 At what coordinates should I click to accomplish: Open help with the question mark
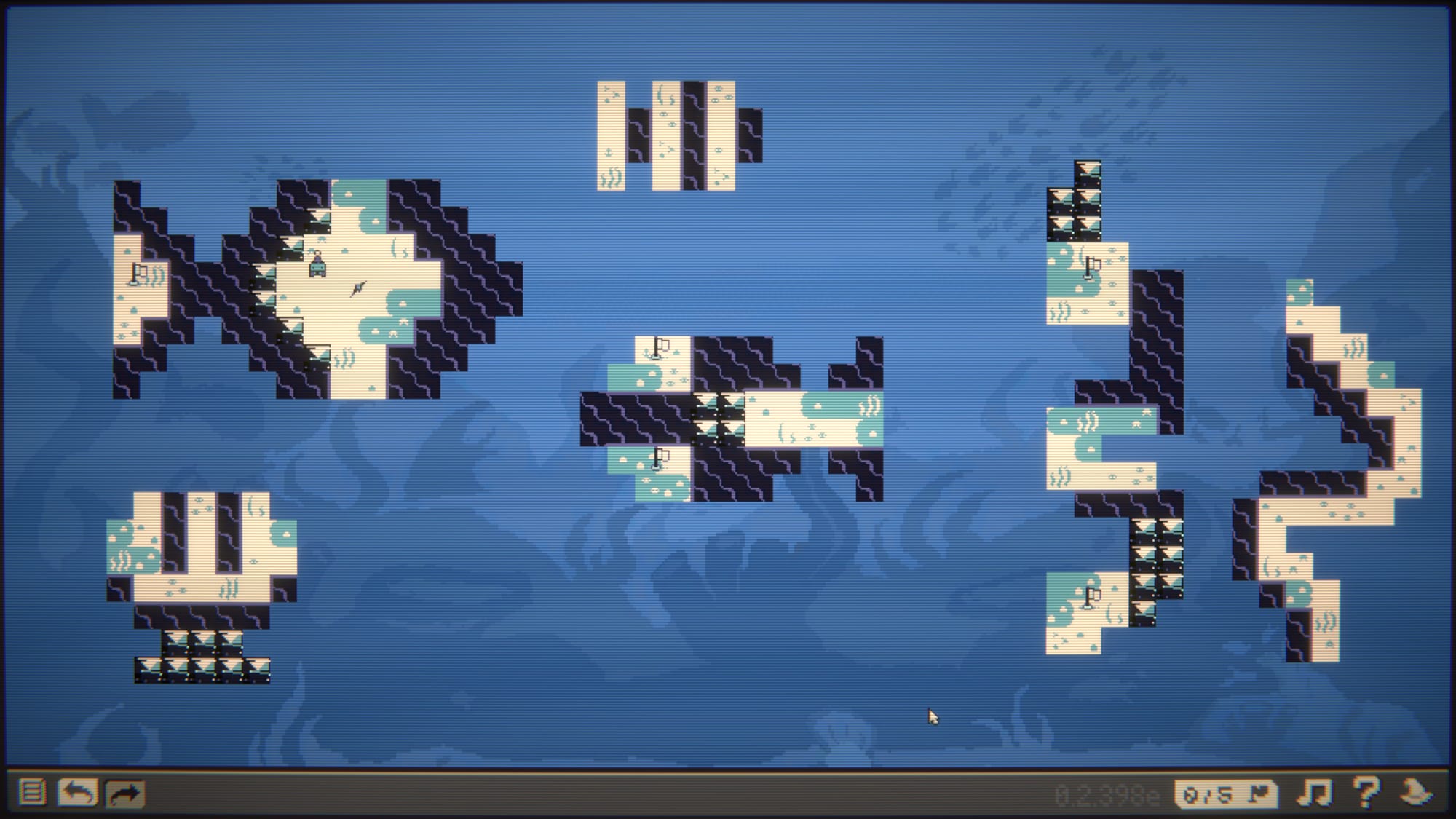[1366, 792]
